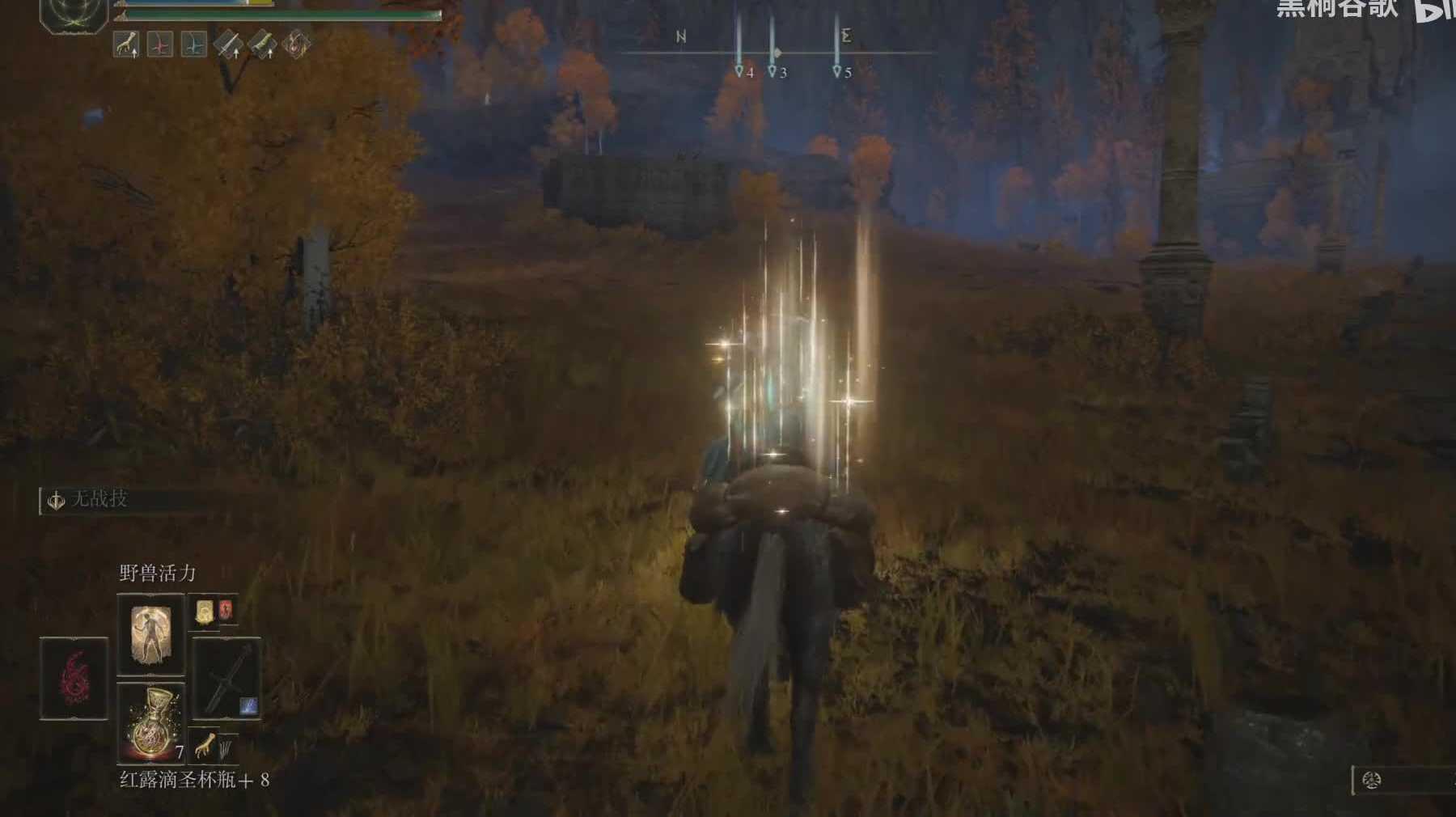Click the character emblem beside the bars
The height and width of the screenshot is (817, 1456).
tap(74, 14)
